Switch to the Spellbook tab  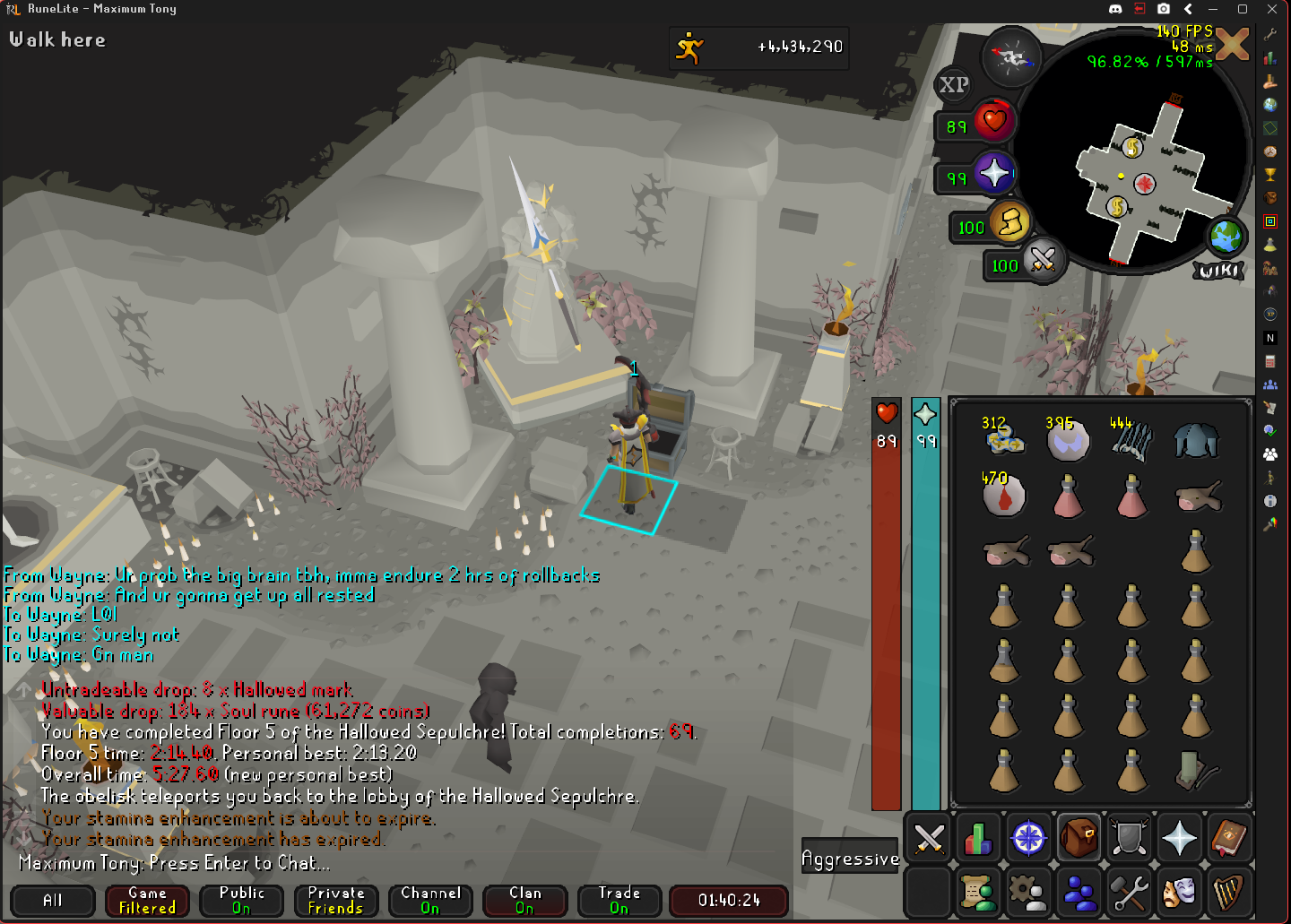coord(1228,839)
